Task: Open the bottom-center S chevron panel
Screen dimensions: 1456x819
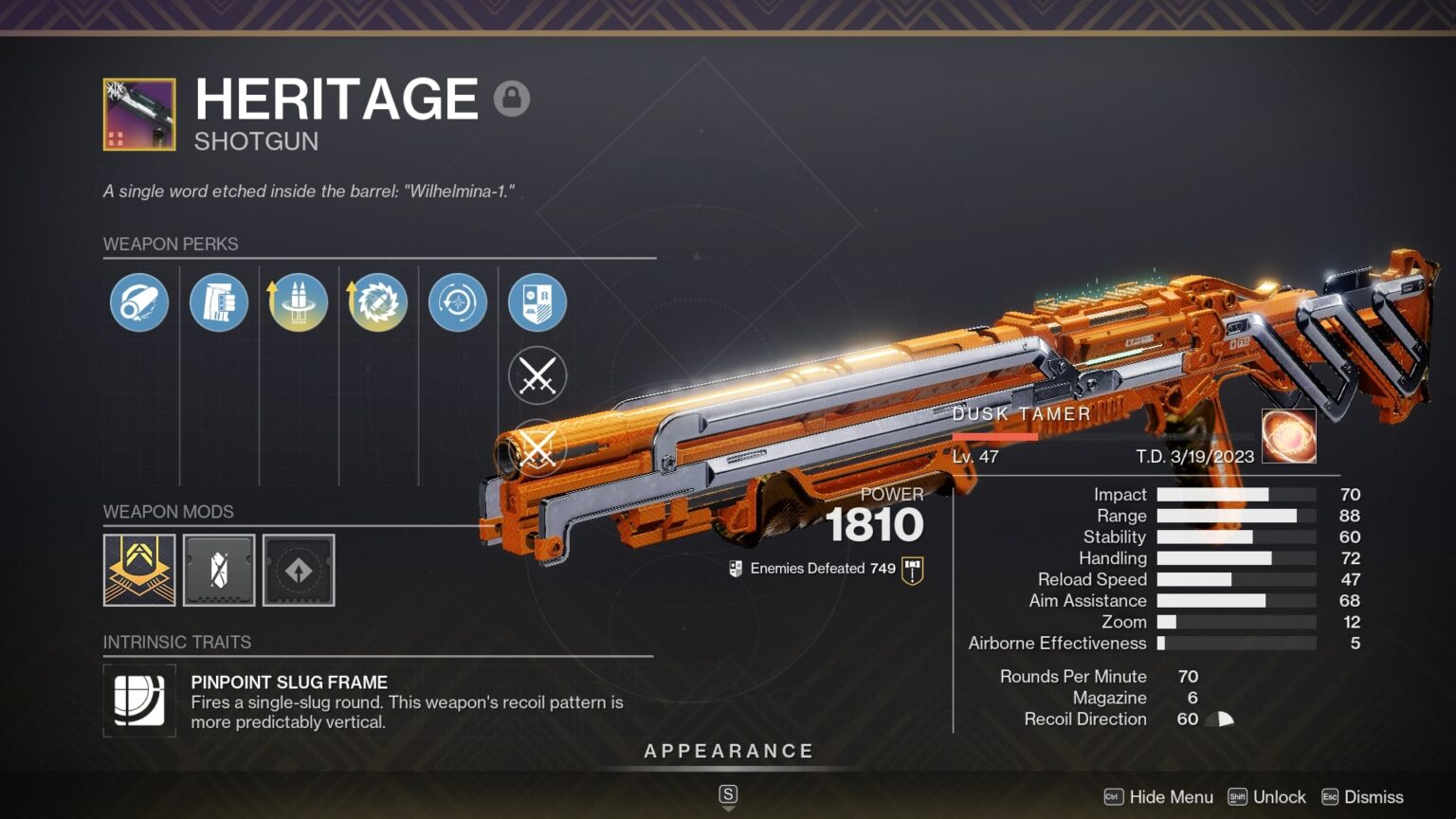Action: pos(728,797)
